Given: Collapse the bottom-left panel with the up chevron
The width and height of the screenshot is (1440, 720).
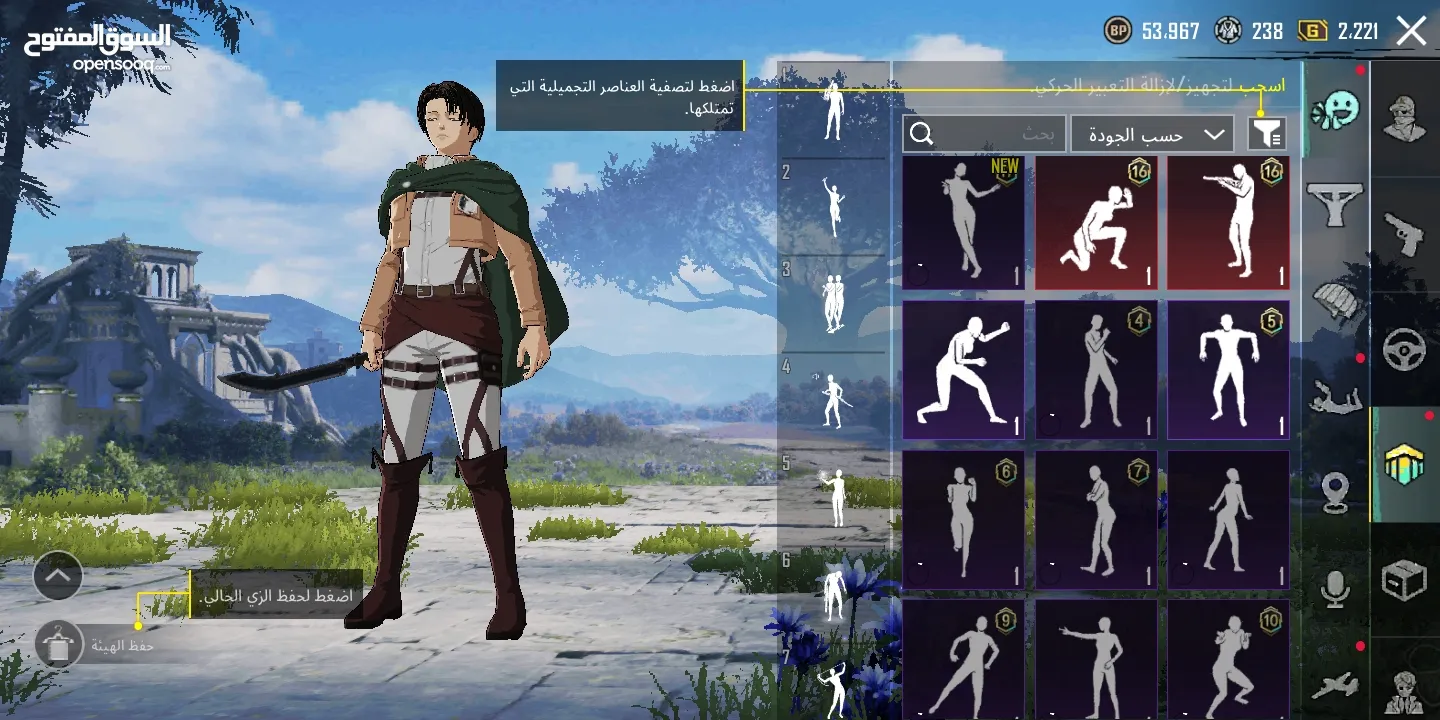Looking at the screenshot, I should click(57, 576).
